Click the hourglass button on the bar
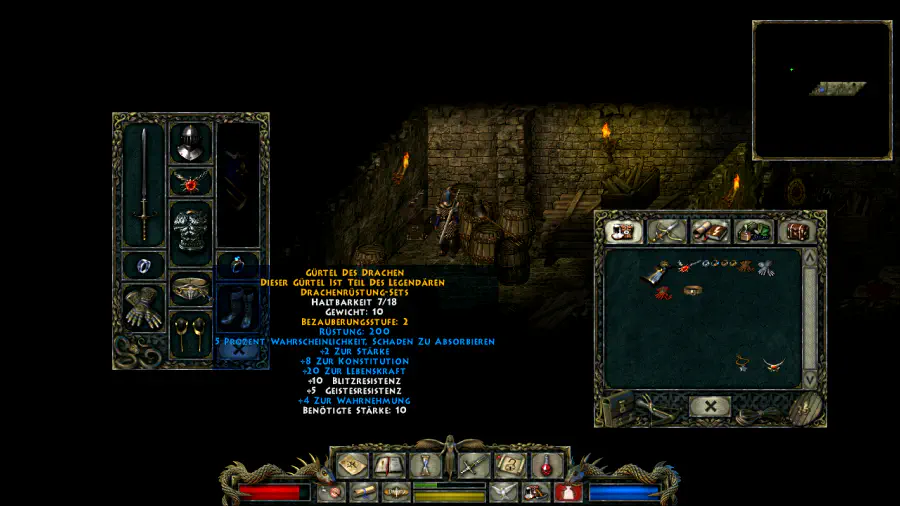Image resolution: width=900 pixels, height=506 pixels. coord(426,465)
